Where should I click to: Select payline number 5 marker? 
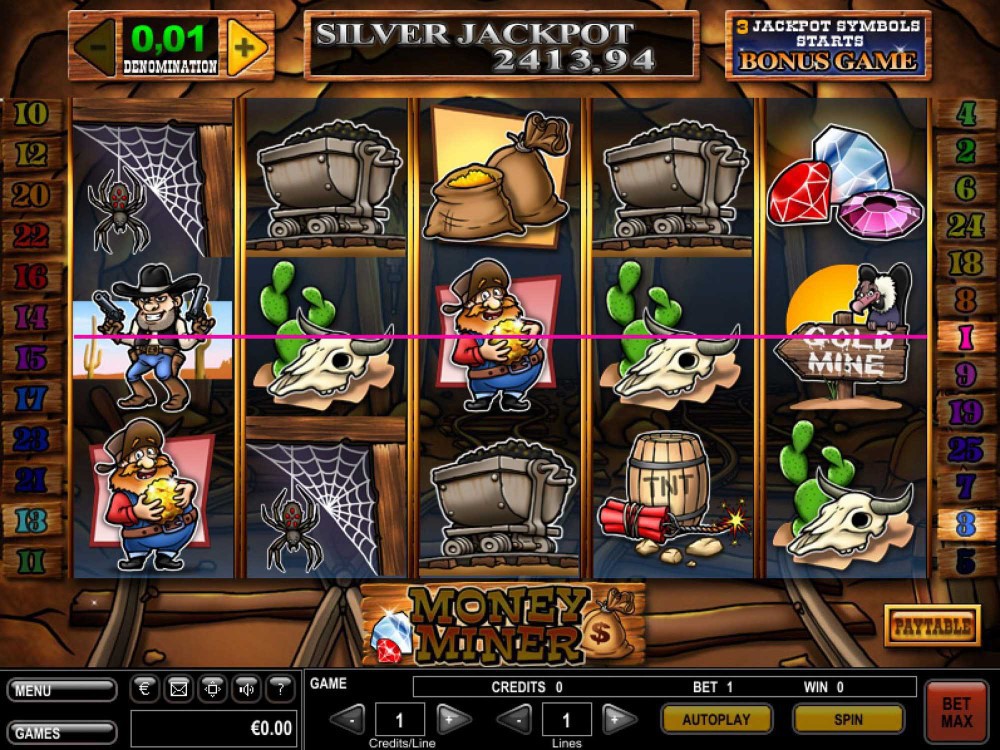point(966,561)
